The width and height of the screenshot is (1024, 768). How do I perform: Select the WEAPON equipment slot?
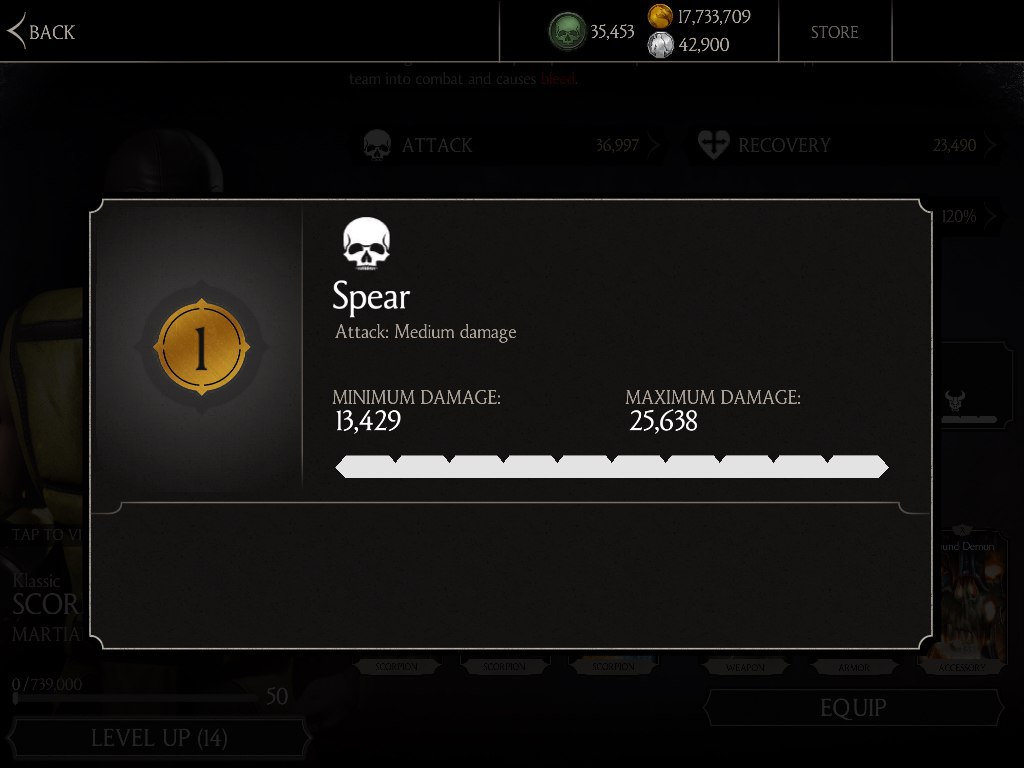tap(745, 666)
